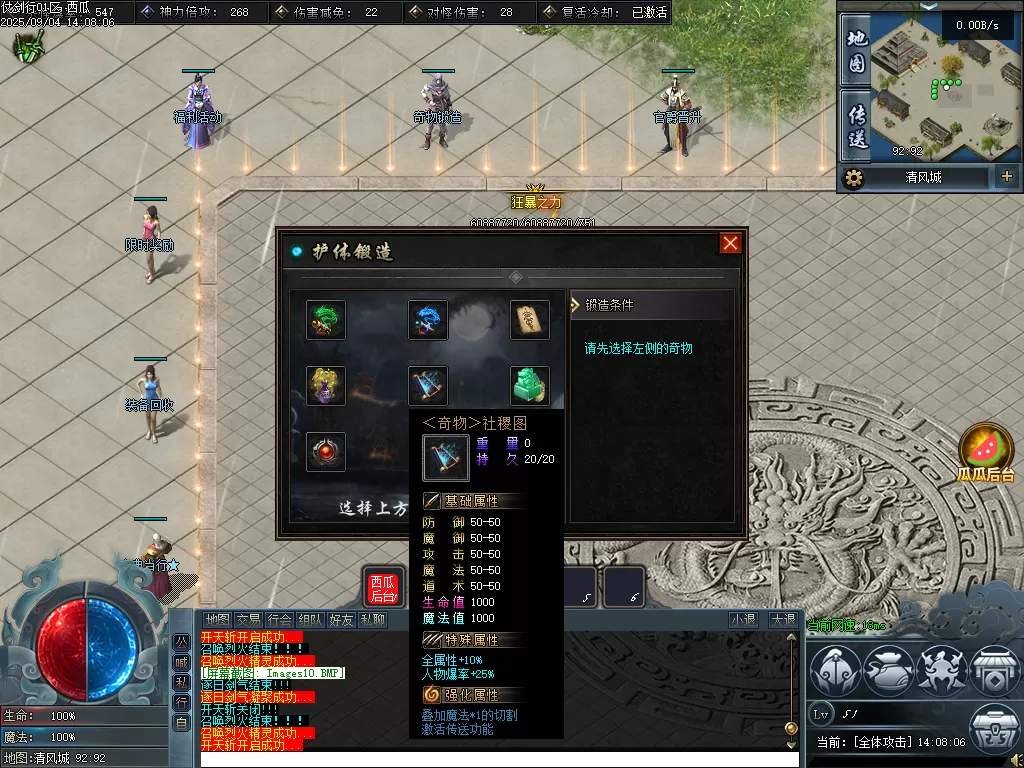This screenshot has width=1024, height=768.
Task: Open the gear settings under the minimap
Action: (853, 178)
